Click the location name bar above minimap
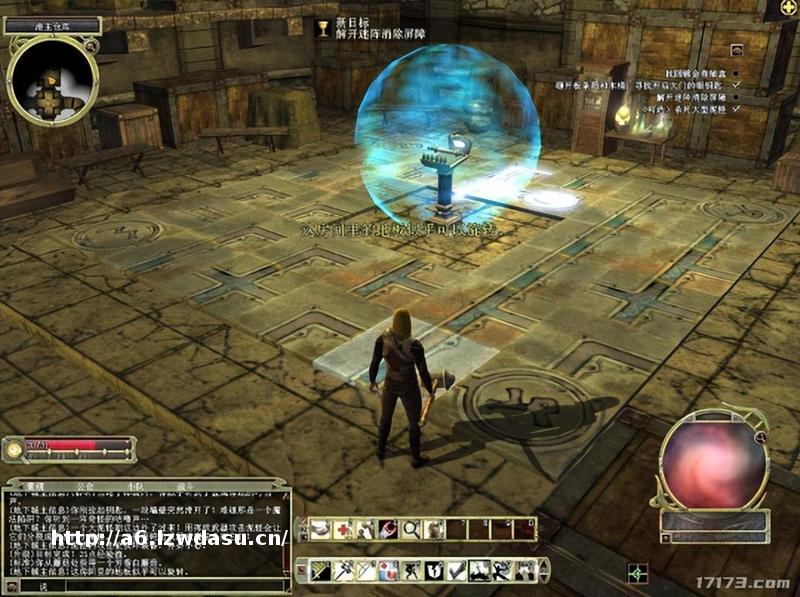 pos(52,25)
